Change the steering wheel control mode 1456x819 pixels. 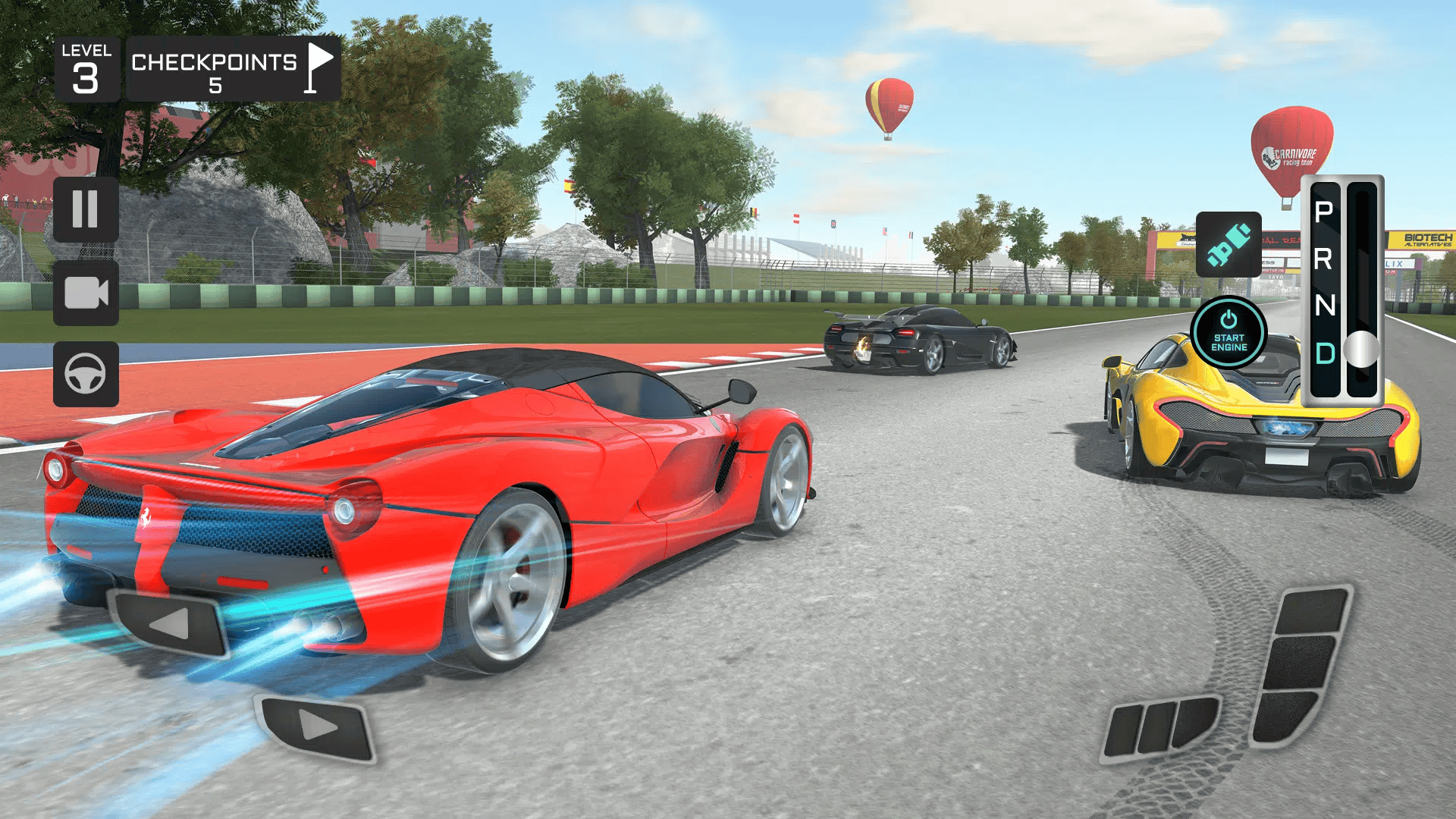(x=86, y=374)
